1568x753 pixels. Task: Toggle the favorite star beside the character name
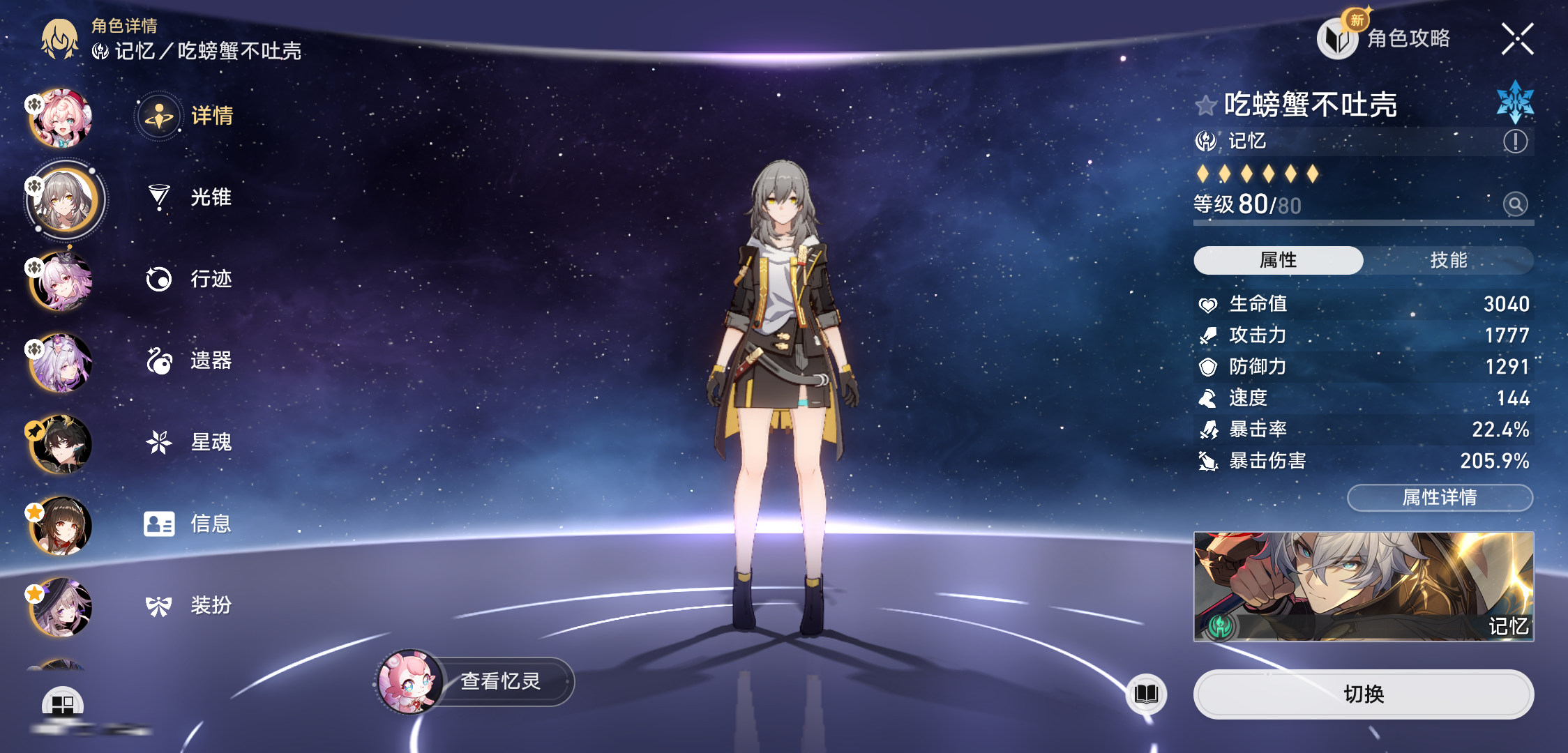tap(1206, 105)
